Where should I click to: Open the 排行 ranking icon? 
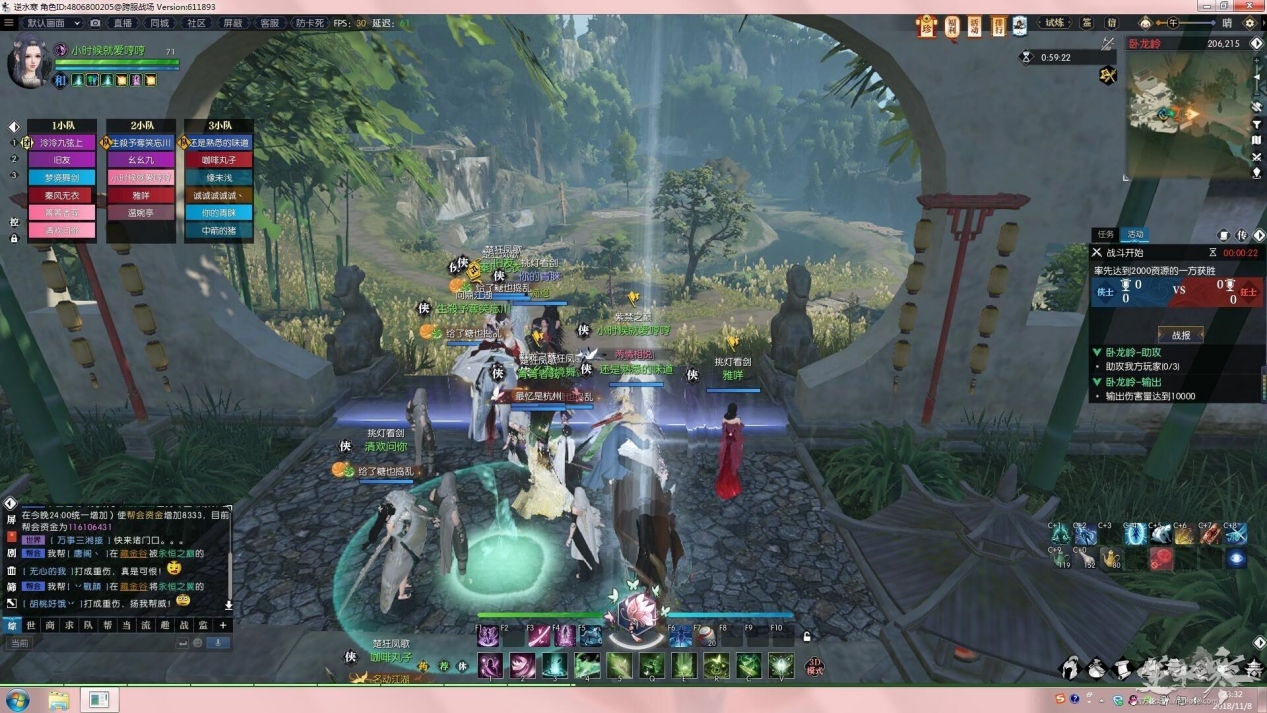(x=998, y=26)
